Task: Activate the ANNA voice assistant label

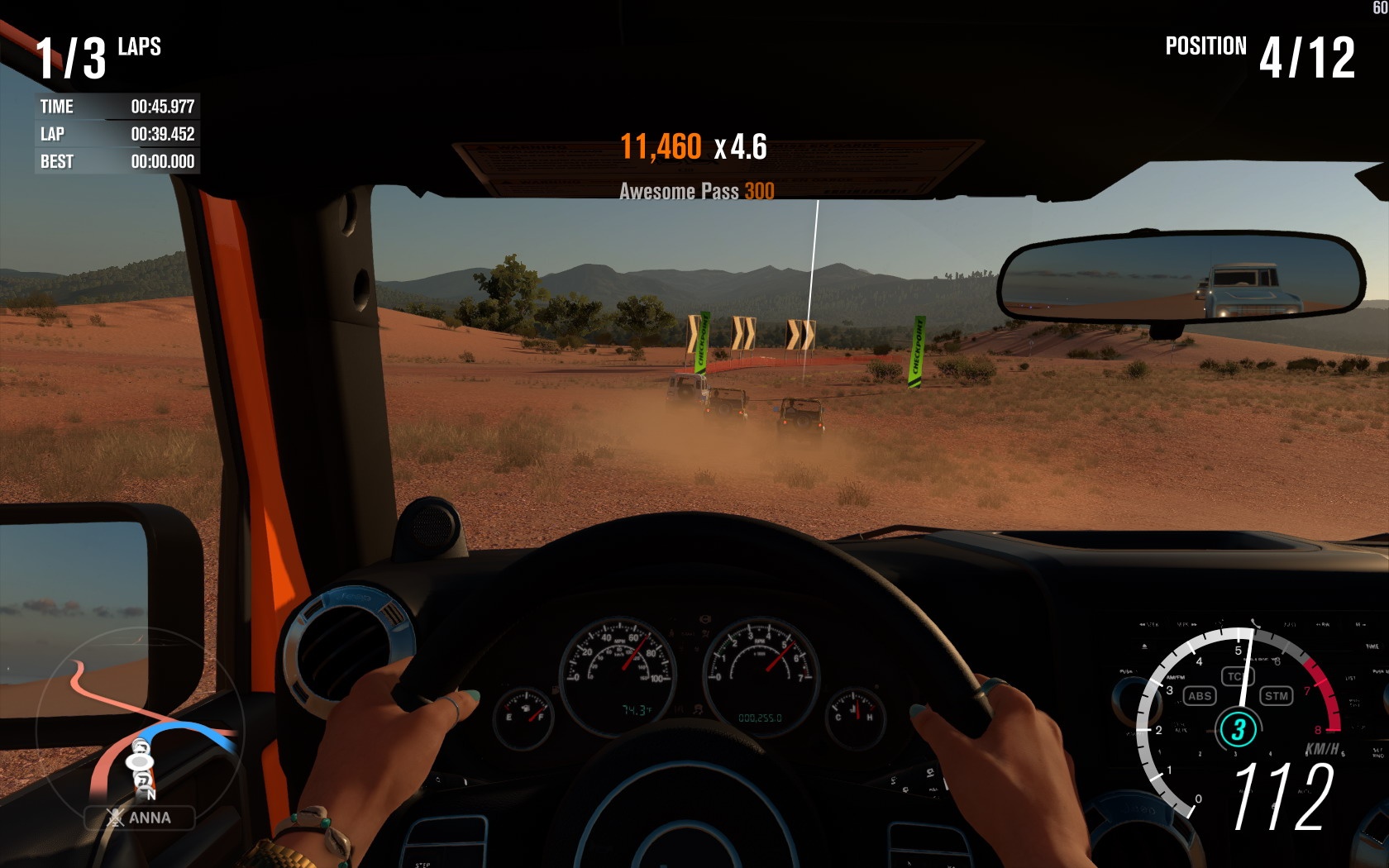Action: [140, 818]
